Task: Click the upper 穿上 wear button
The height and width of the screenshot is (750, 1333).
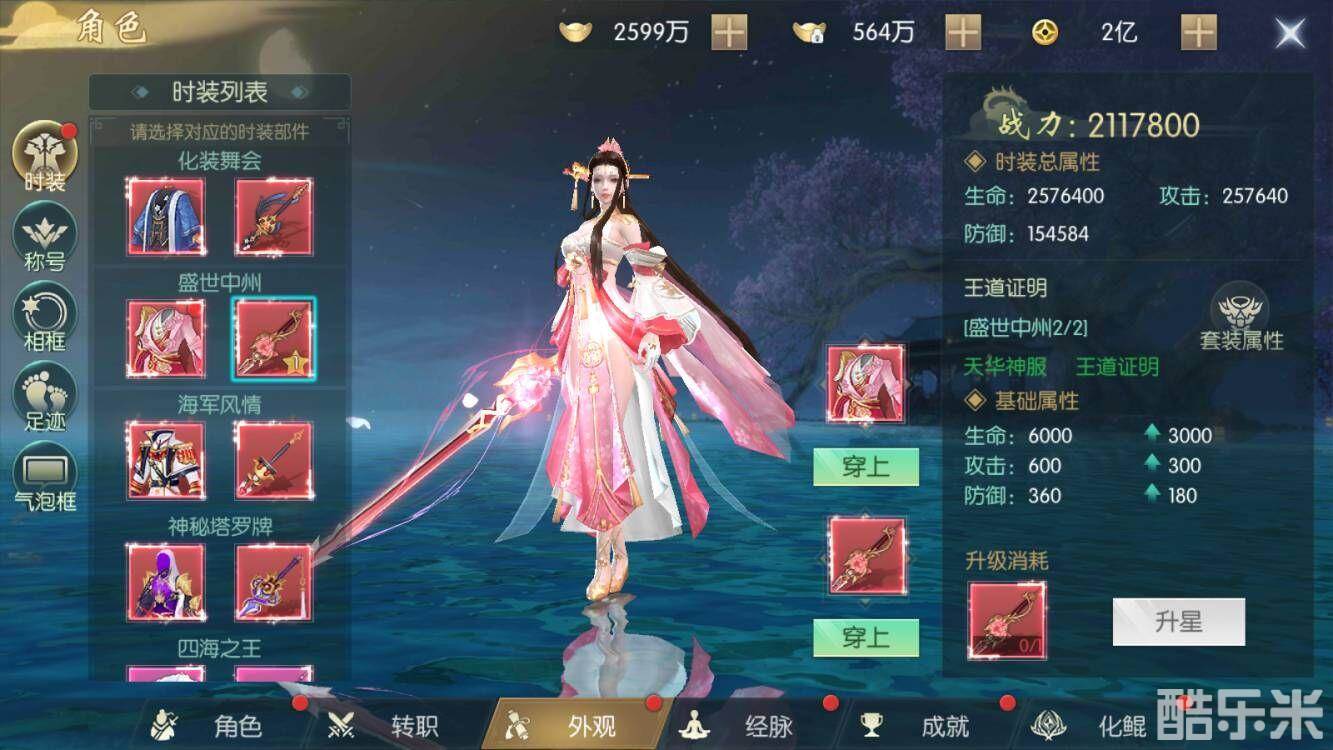Action: [x=866, y=467]
